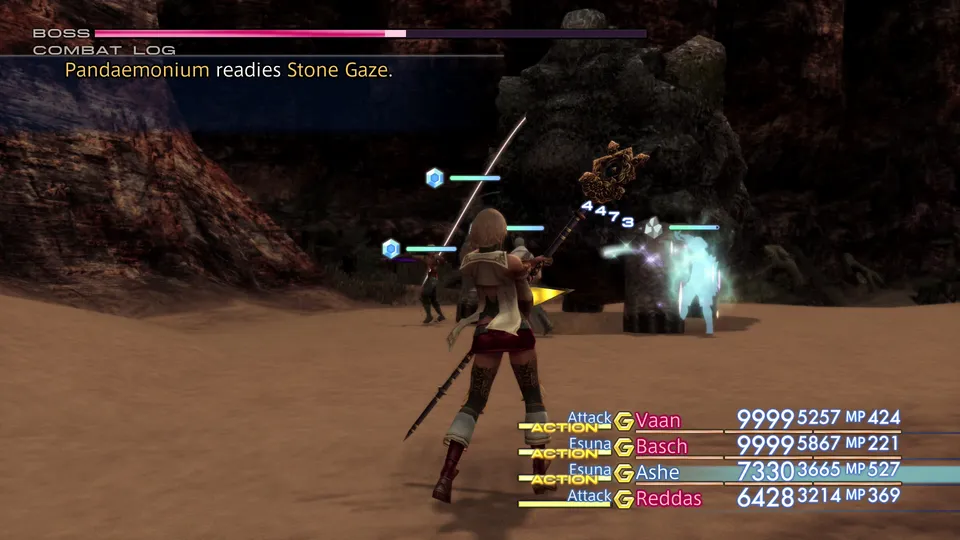Screen dimensions: 960x540
Task: Select Vaan in the party list
Action: coord(656,420)
